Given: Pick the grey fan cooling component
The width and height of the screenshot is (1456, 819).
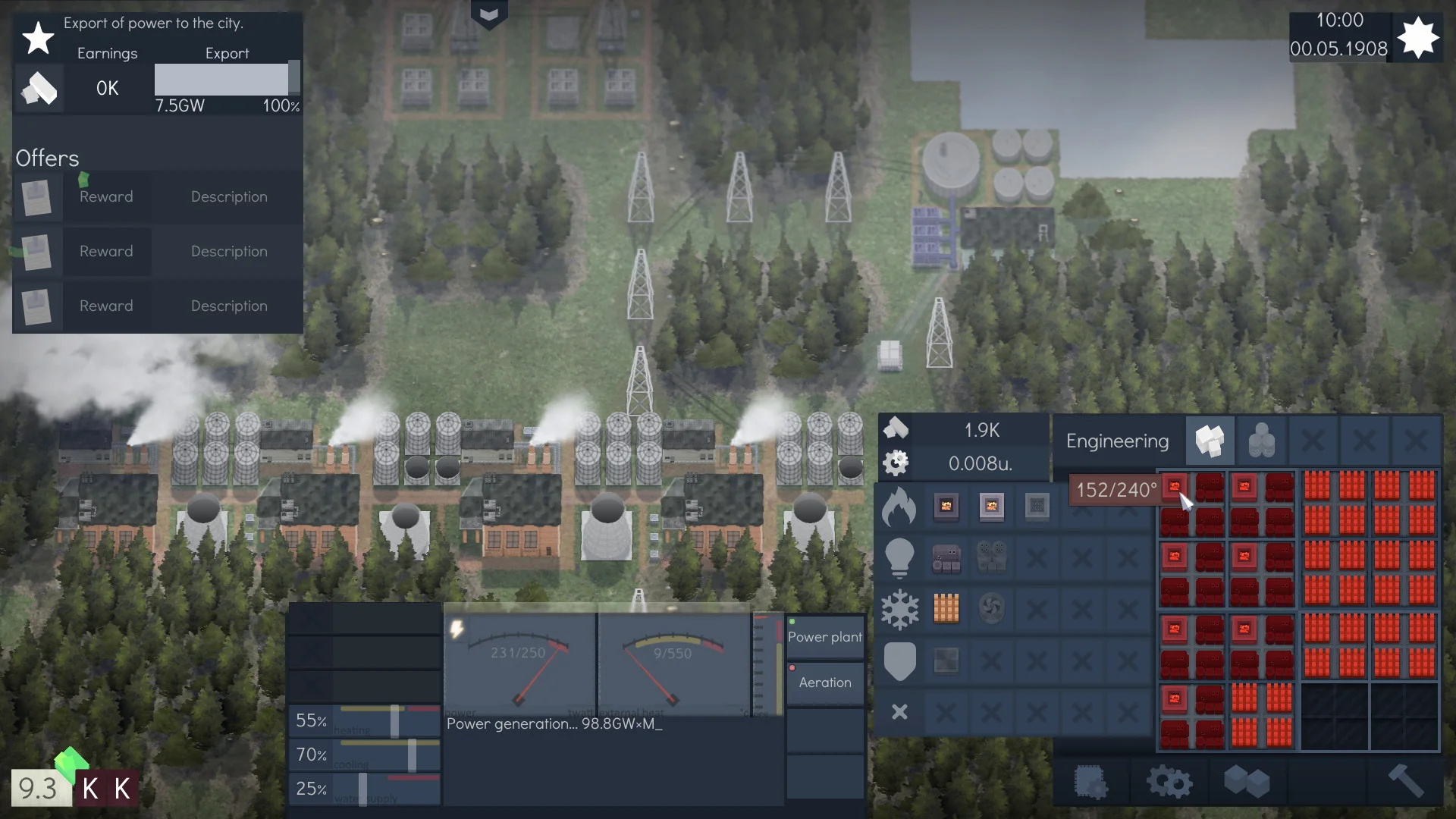Looking at the screenshot, I should pos(991,608).
